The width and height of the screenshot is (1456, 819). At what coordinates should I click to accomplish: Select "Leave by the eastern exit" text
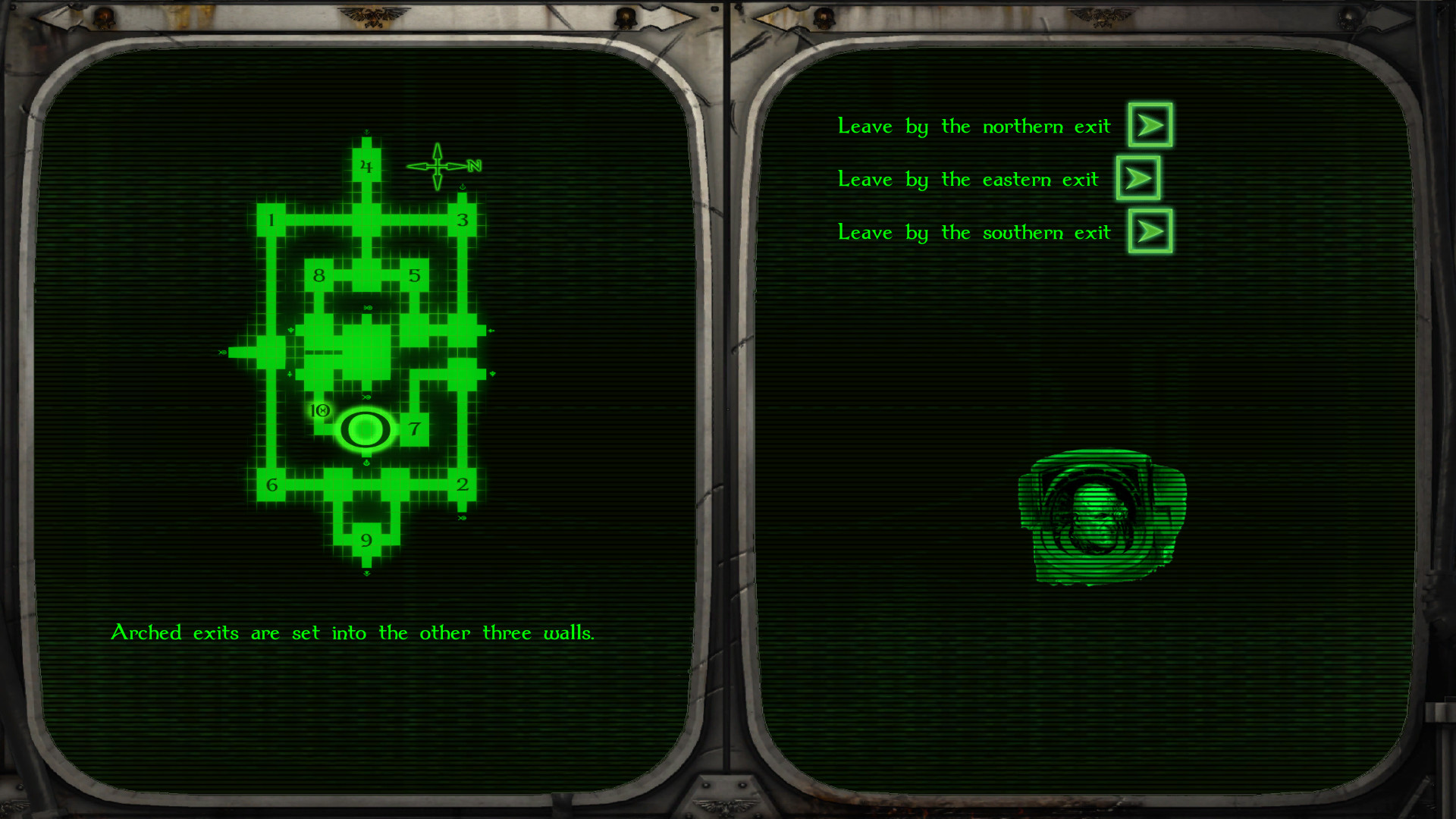pos(968,179)
